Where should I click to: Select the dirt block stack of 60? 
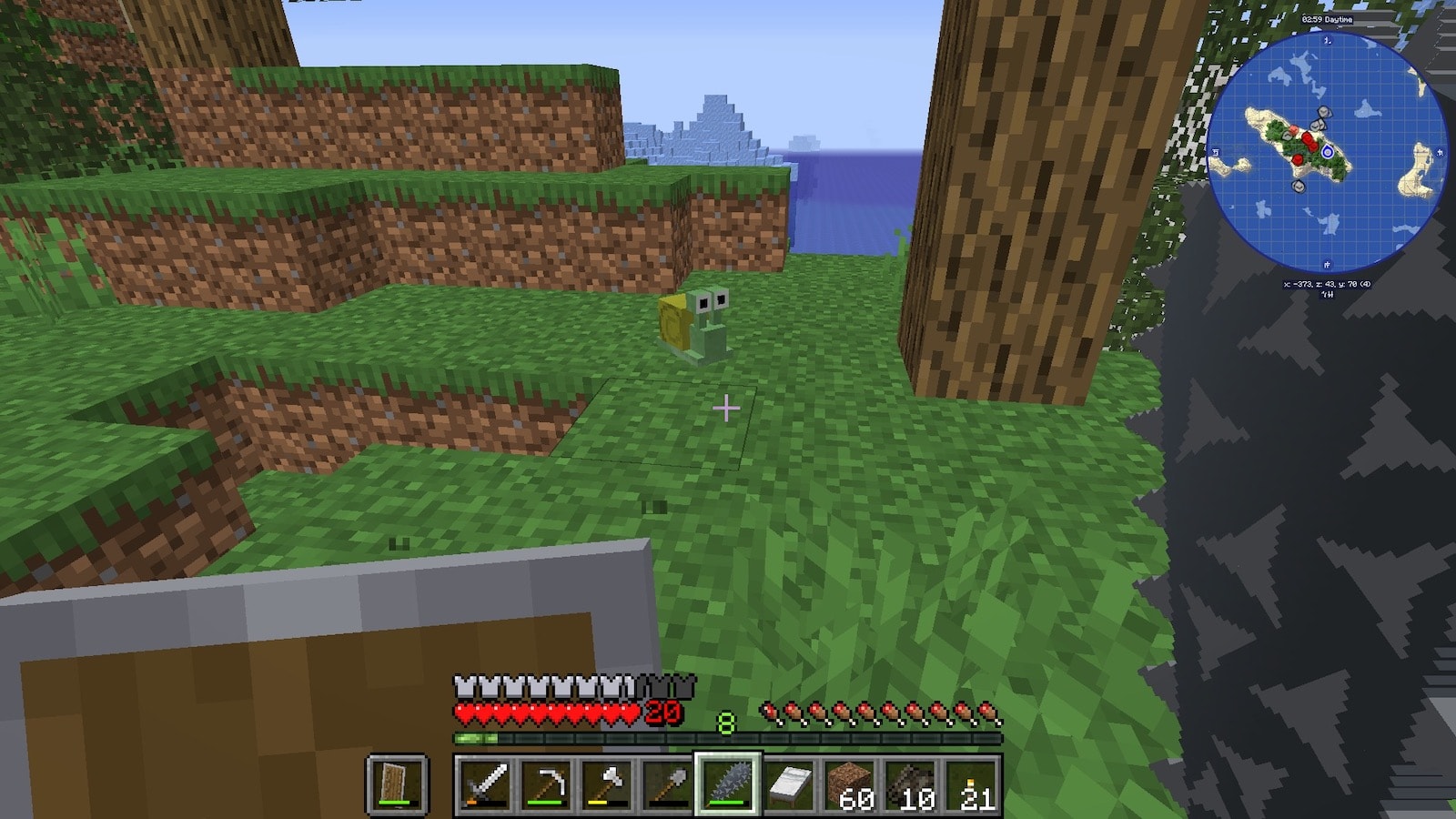[x=850, y=784]
